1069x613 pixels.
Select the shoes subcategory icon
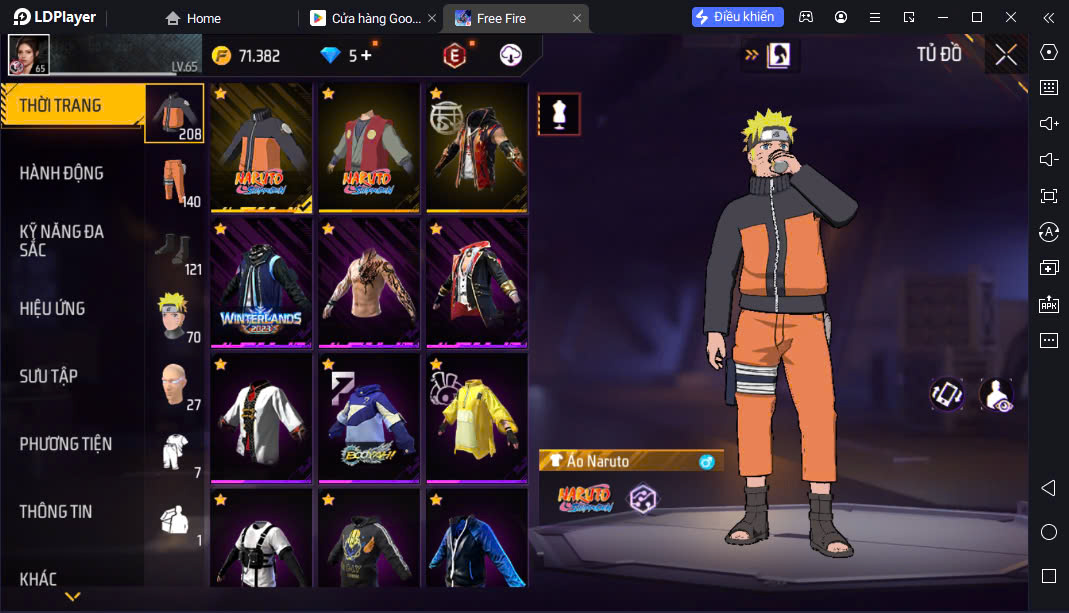(175, 248)
